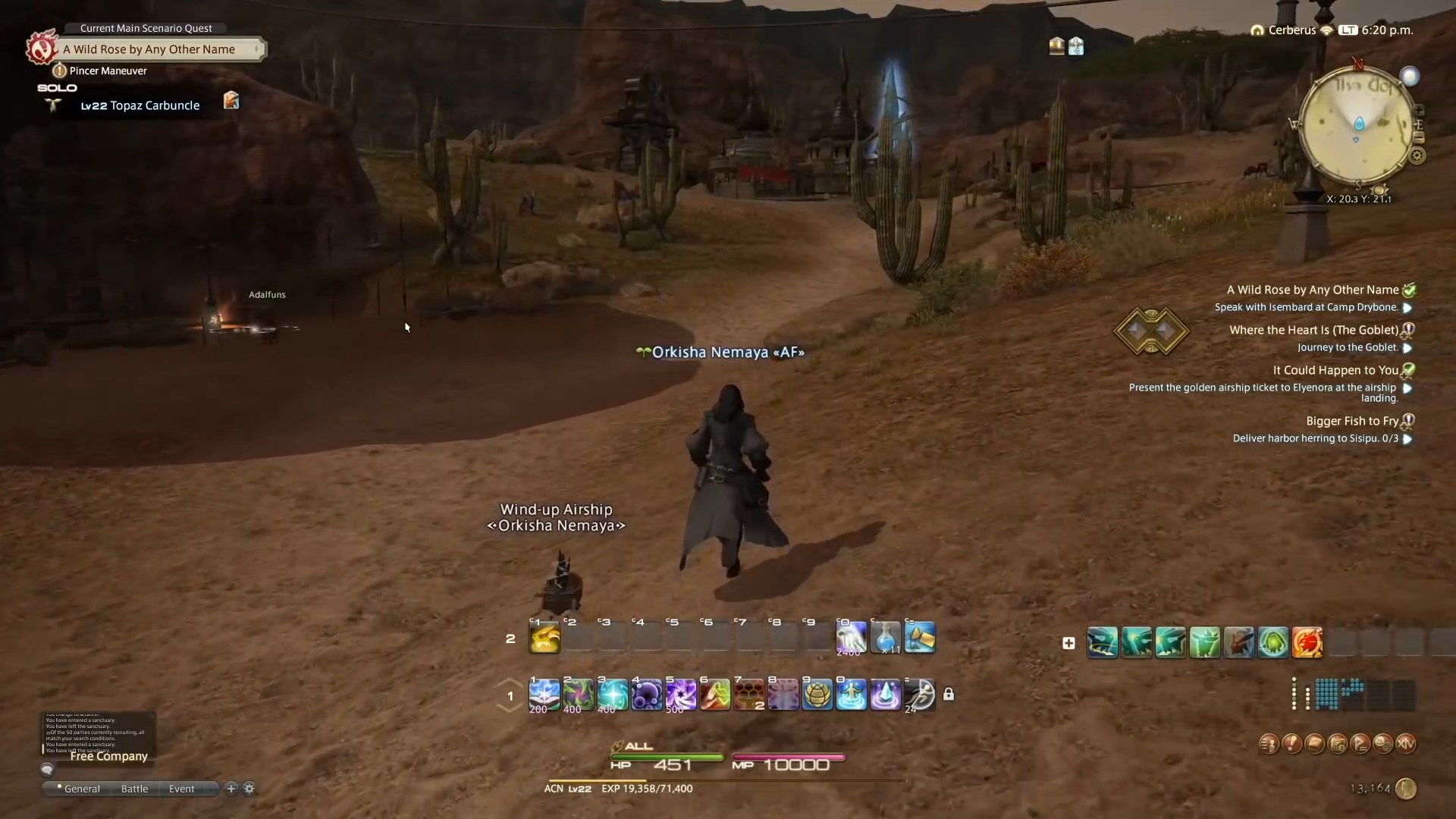This screenshot has height=819, width=1456.
Task: Switch to the Event chat tab
Action: (x=180, y=789)
